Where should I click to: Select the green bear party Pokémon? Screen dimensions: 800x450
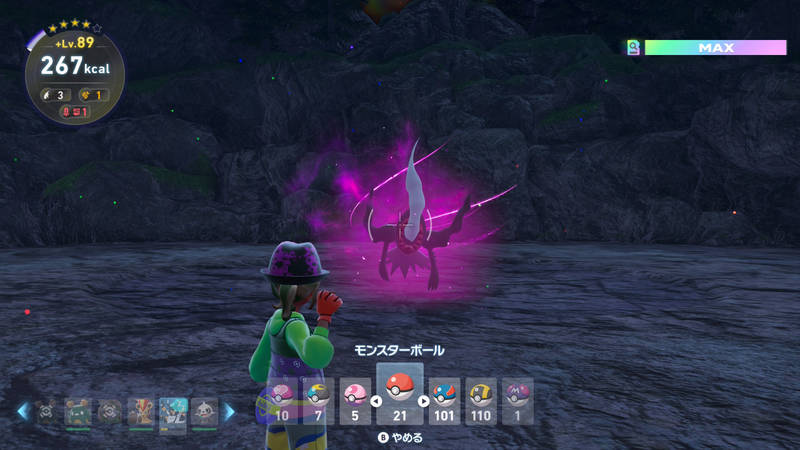click(x=78, y=411)
